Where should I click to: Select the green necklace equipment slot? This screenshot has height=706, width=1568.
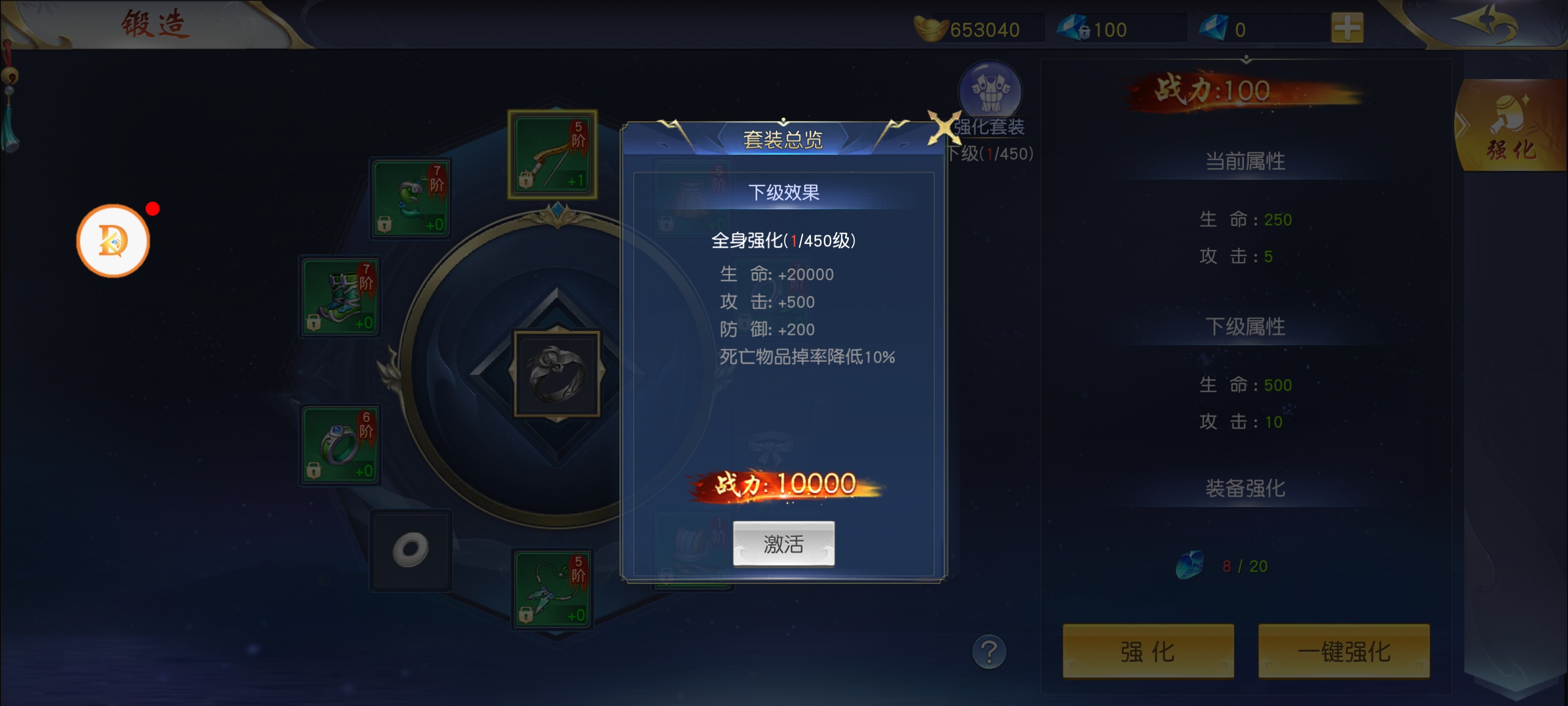[x=552, y=588]
